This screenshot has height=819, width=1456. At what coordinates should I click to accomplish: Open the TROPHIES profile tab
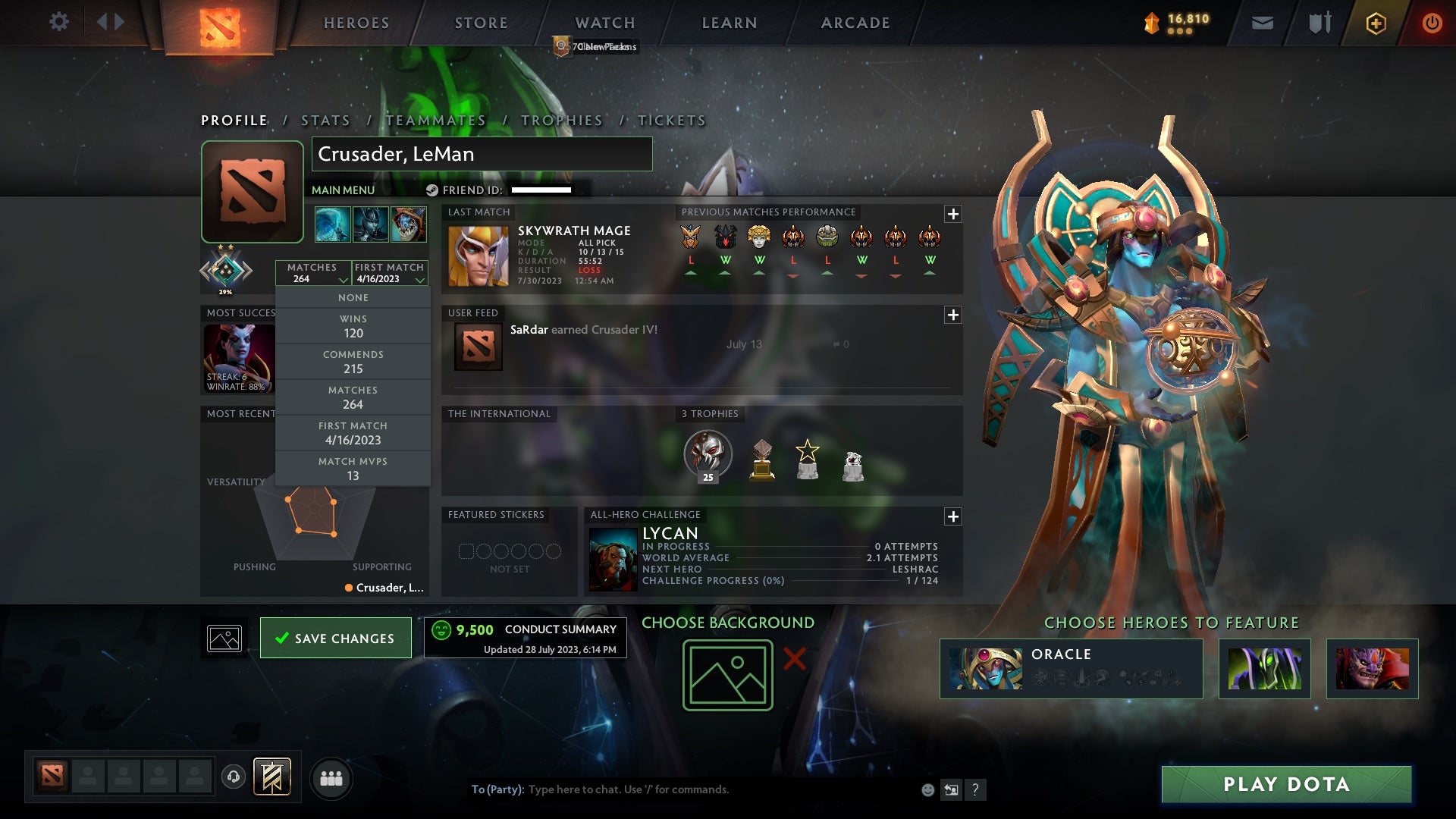pyautogui.click(x=561, y=120)
